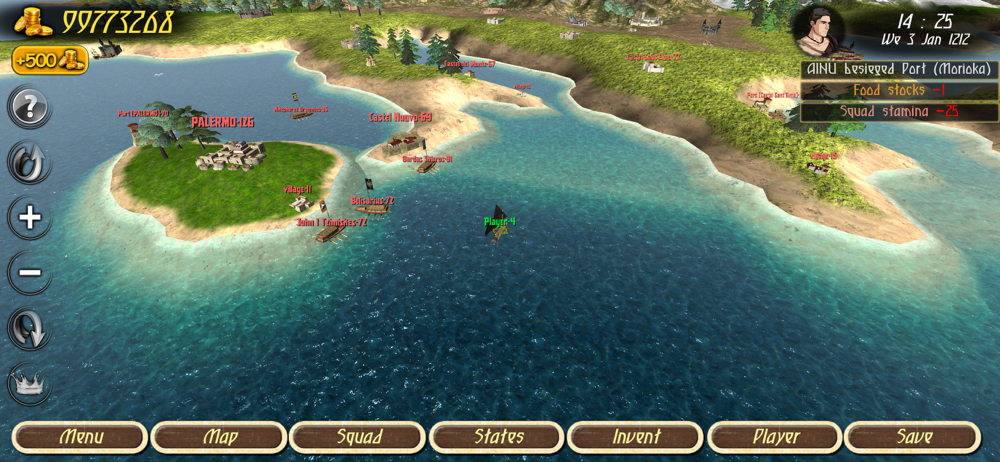Open the Player panel

point(775,437)
